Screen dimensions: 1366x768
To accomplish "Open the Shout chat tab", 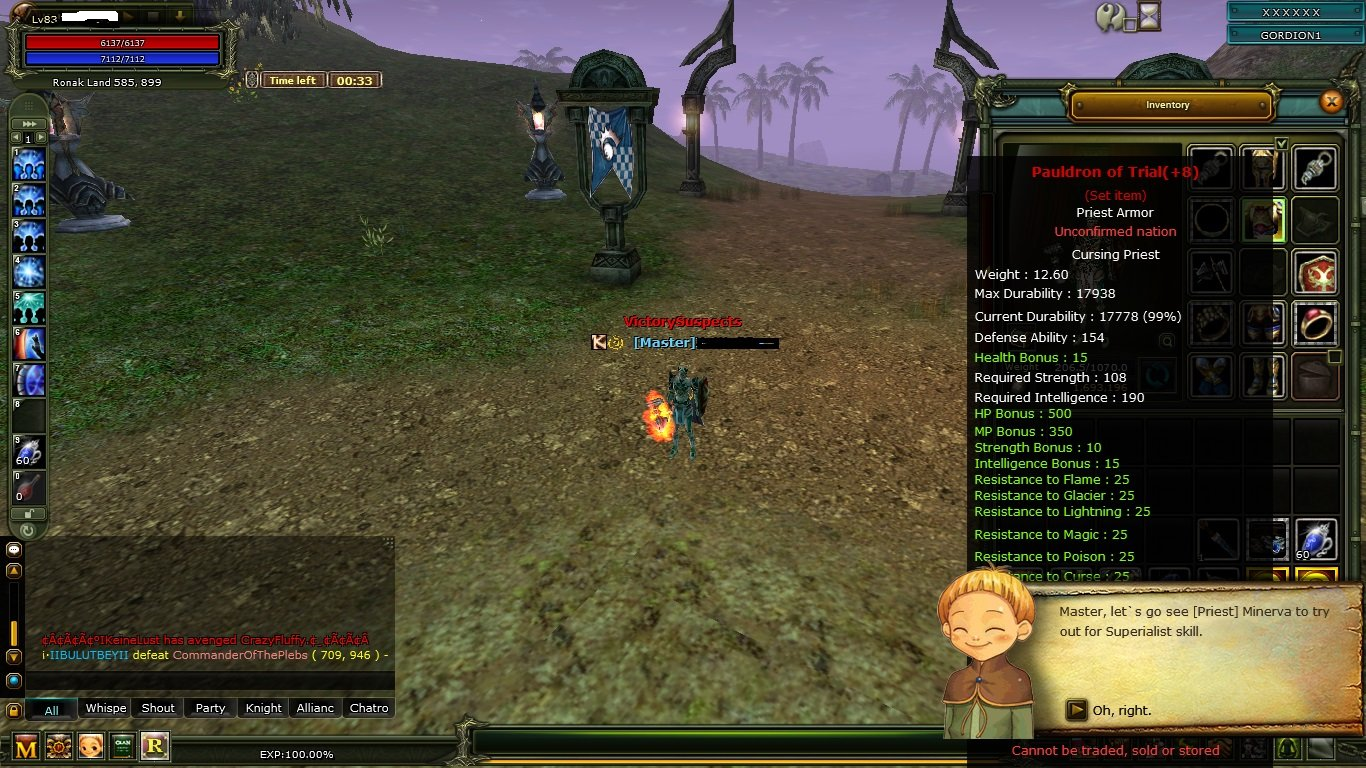I will click(158, 708).
